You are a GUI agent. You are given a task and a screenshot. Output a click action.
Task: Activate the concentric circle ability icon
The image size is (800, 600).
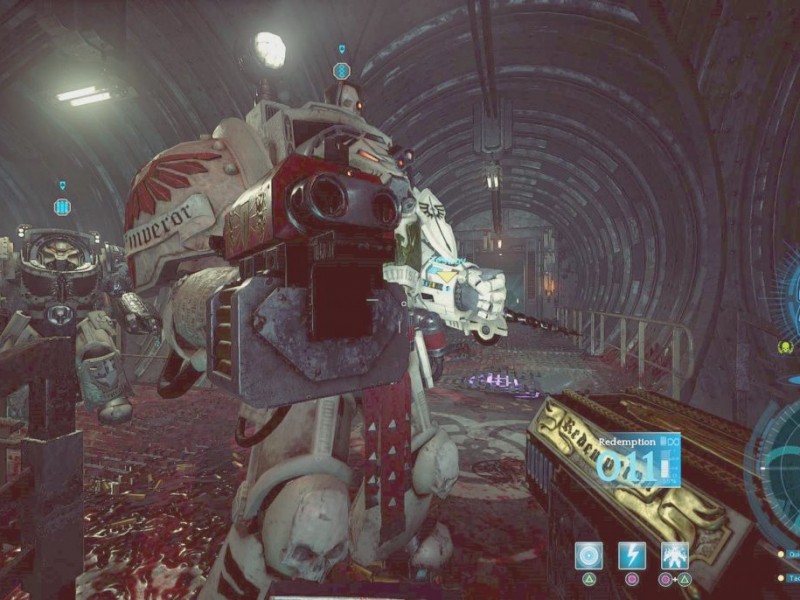click(589, 556)
